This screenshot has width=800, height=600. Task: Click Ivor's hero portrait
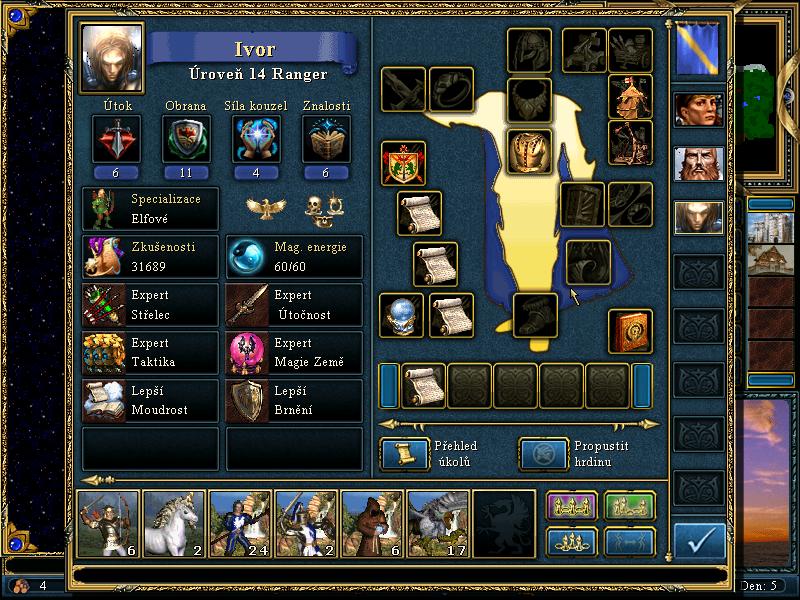112,57
